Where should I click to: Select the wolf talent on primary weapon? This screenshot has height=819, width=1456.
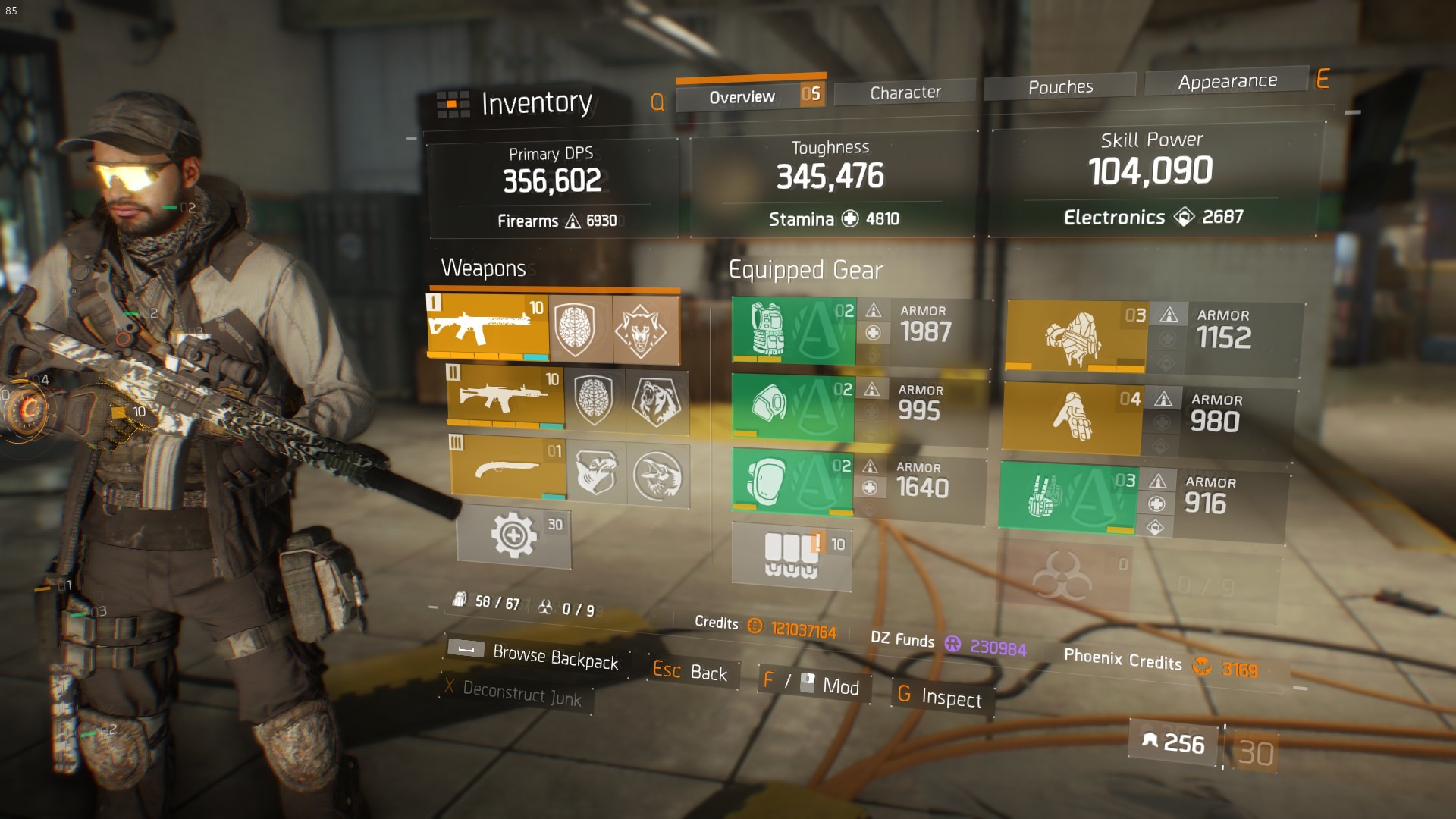642,330
